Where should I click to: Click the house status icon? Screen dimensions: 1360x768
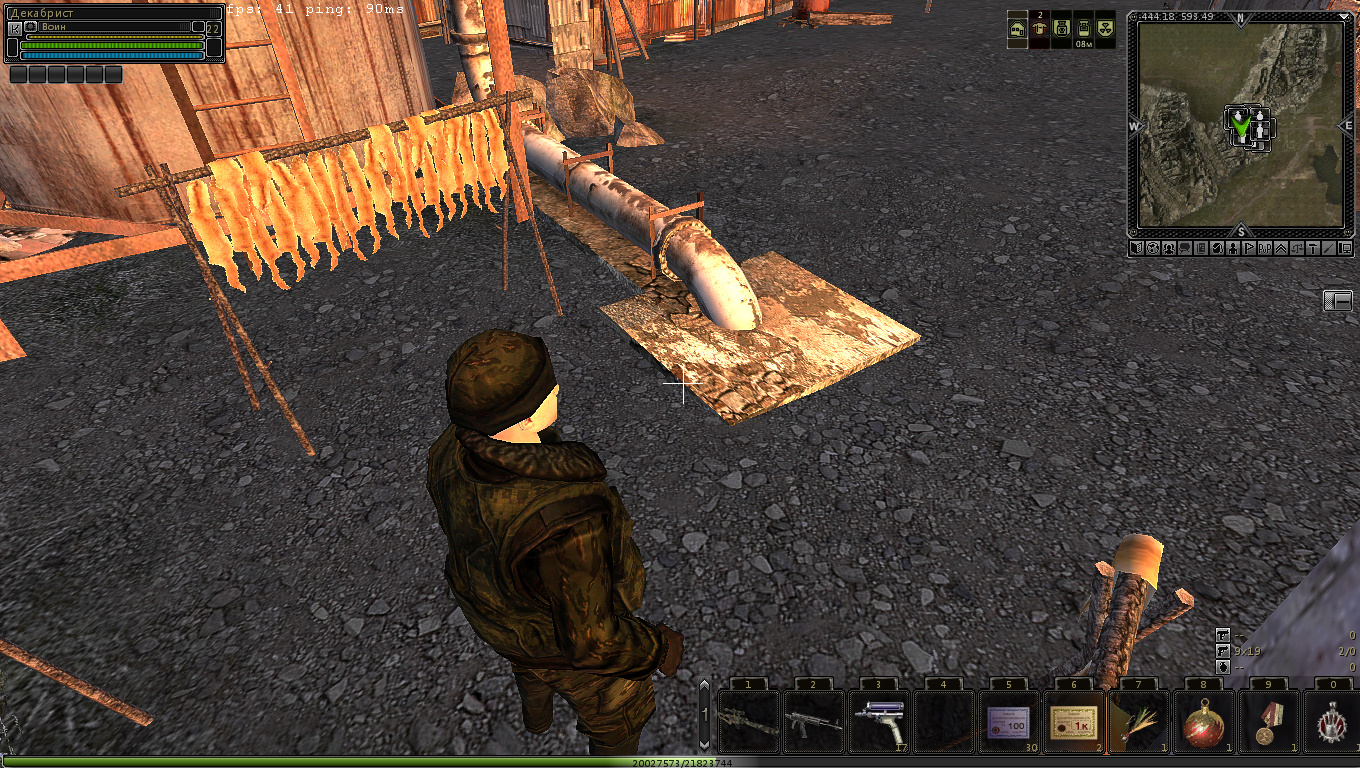1017,29
